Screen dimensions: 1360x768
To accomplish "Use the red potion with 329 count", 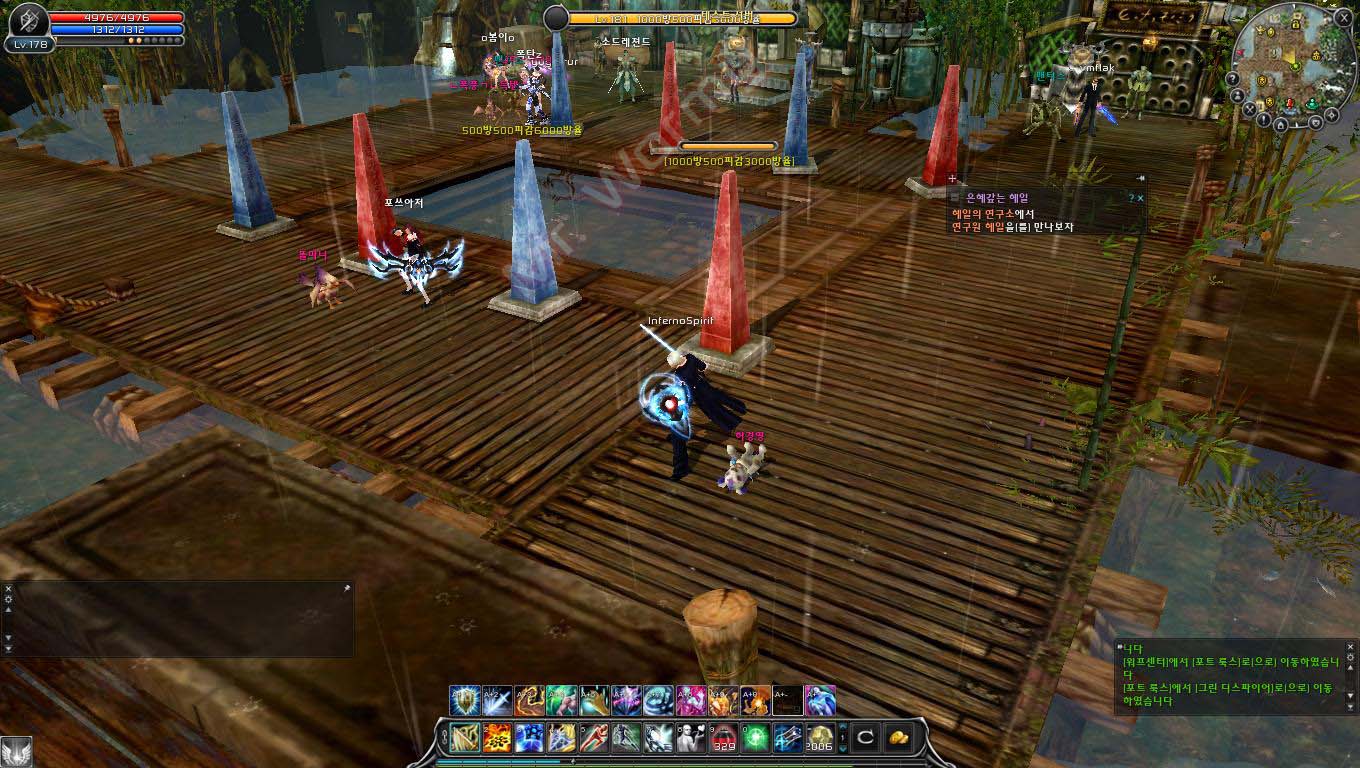I will 723,738.
